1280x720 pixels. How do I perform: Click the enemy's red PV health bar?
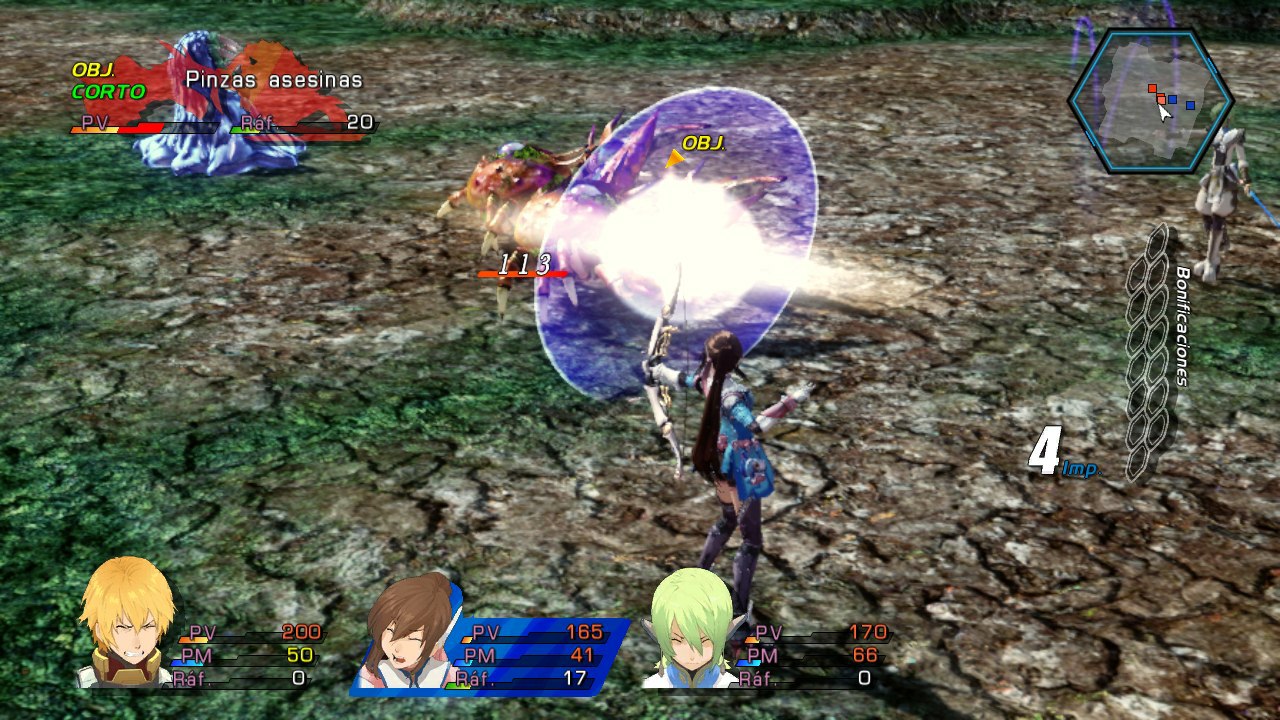tap(140, 126)
